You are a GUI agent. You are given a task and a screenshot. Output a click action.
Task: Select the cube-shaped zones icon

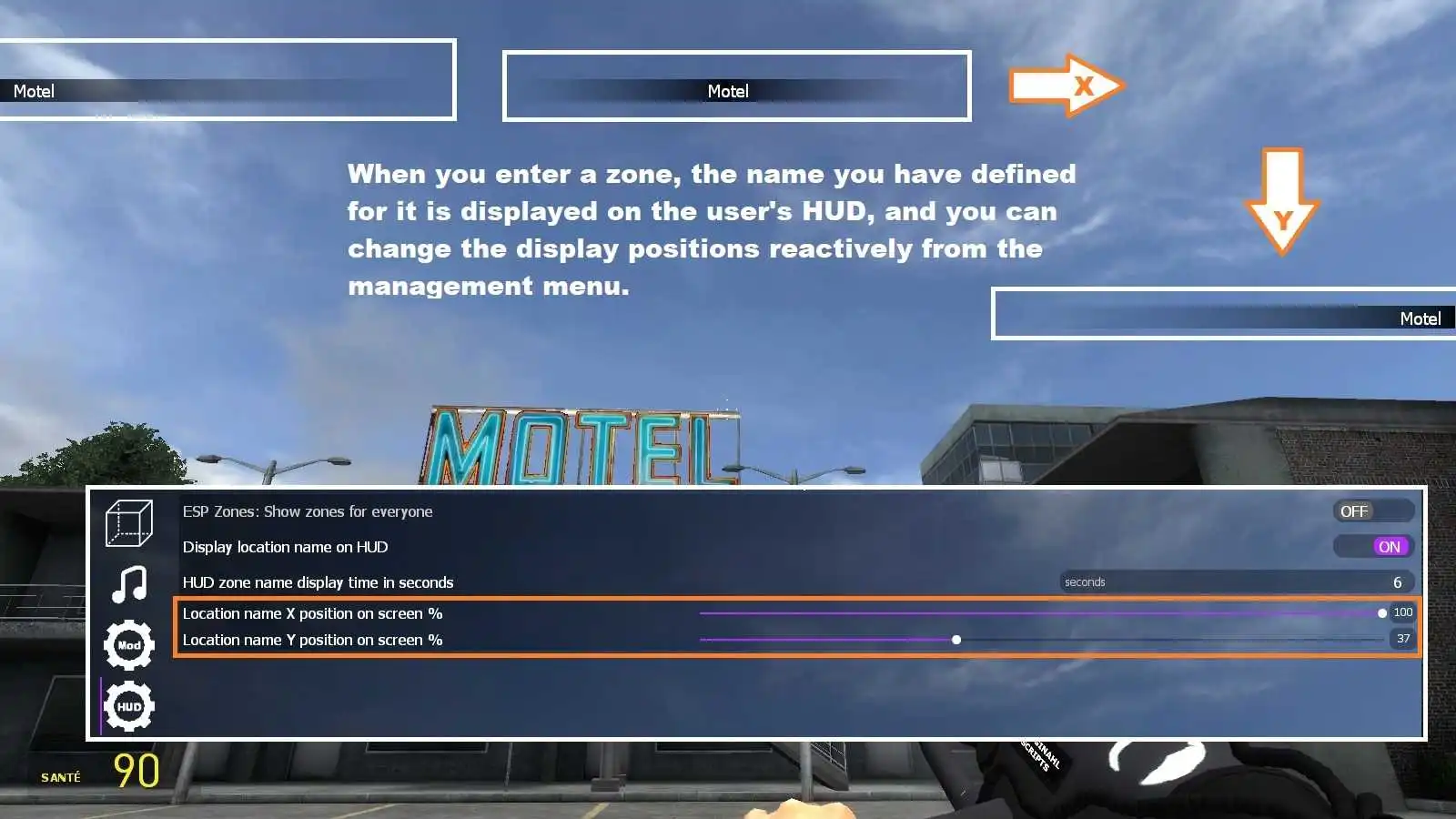tap(128, 523)
